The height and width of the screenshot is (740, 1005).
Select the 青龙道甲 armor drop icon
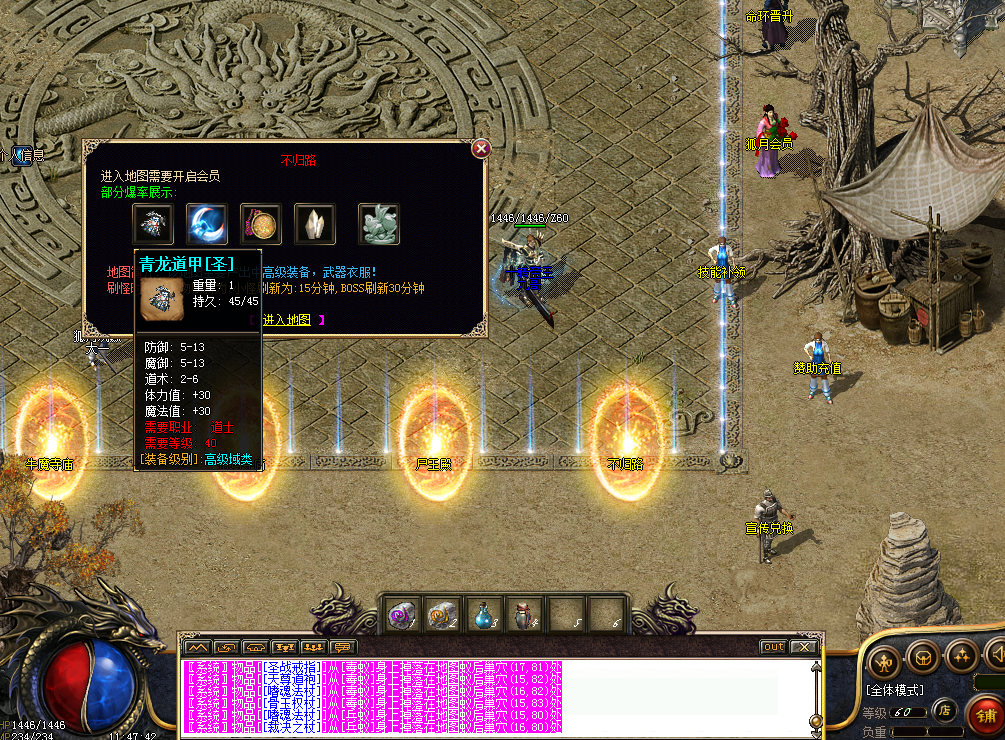coord(153,224)
